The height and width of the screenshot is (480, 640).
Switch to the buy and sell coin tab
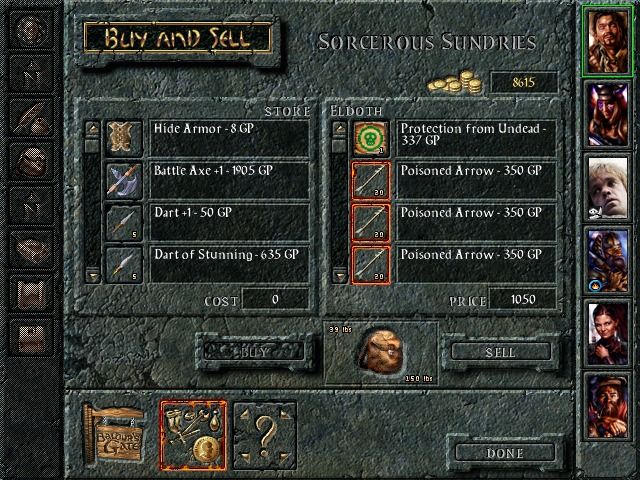[193, 435]
